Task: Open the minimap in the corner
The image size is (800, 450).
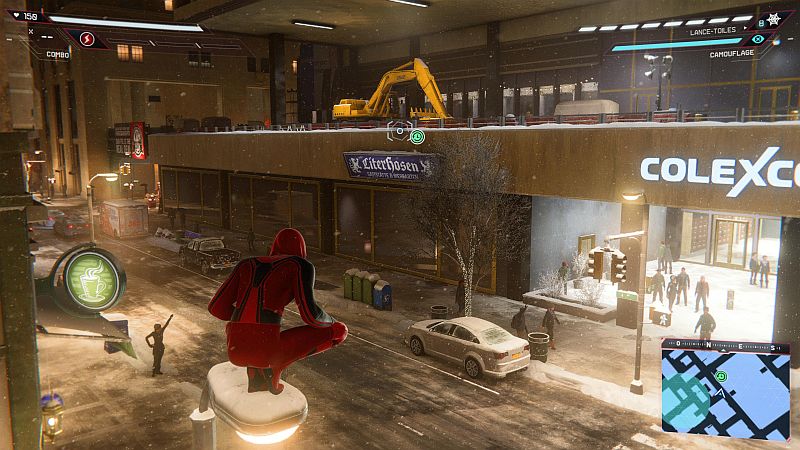Action: (x=724, y=395)
